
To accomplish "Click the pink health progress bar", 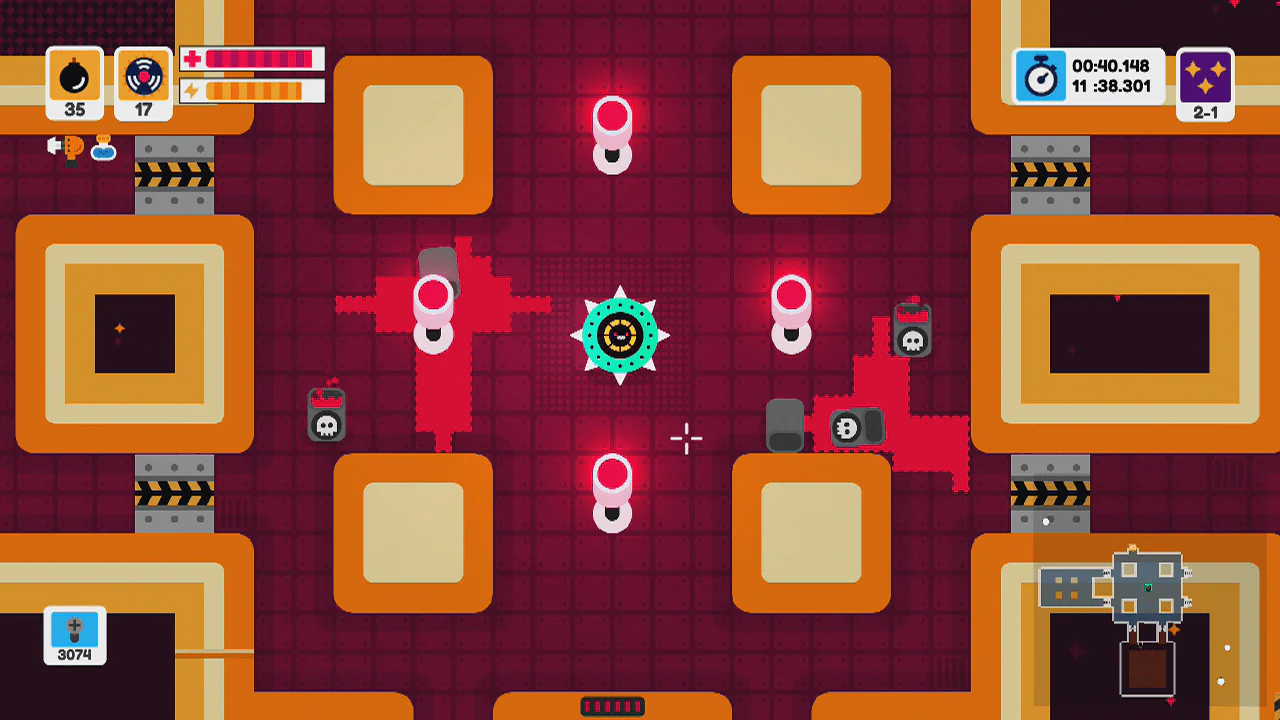I will click(258, 59).
